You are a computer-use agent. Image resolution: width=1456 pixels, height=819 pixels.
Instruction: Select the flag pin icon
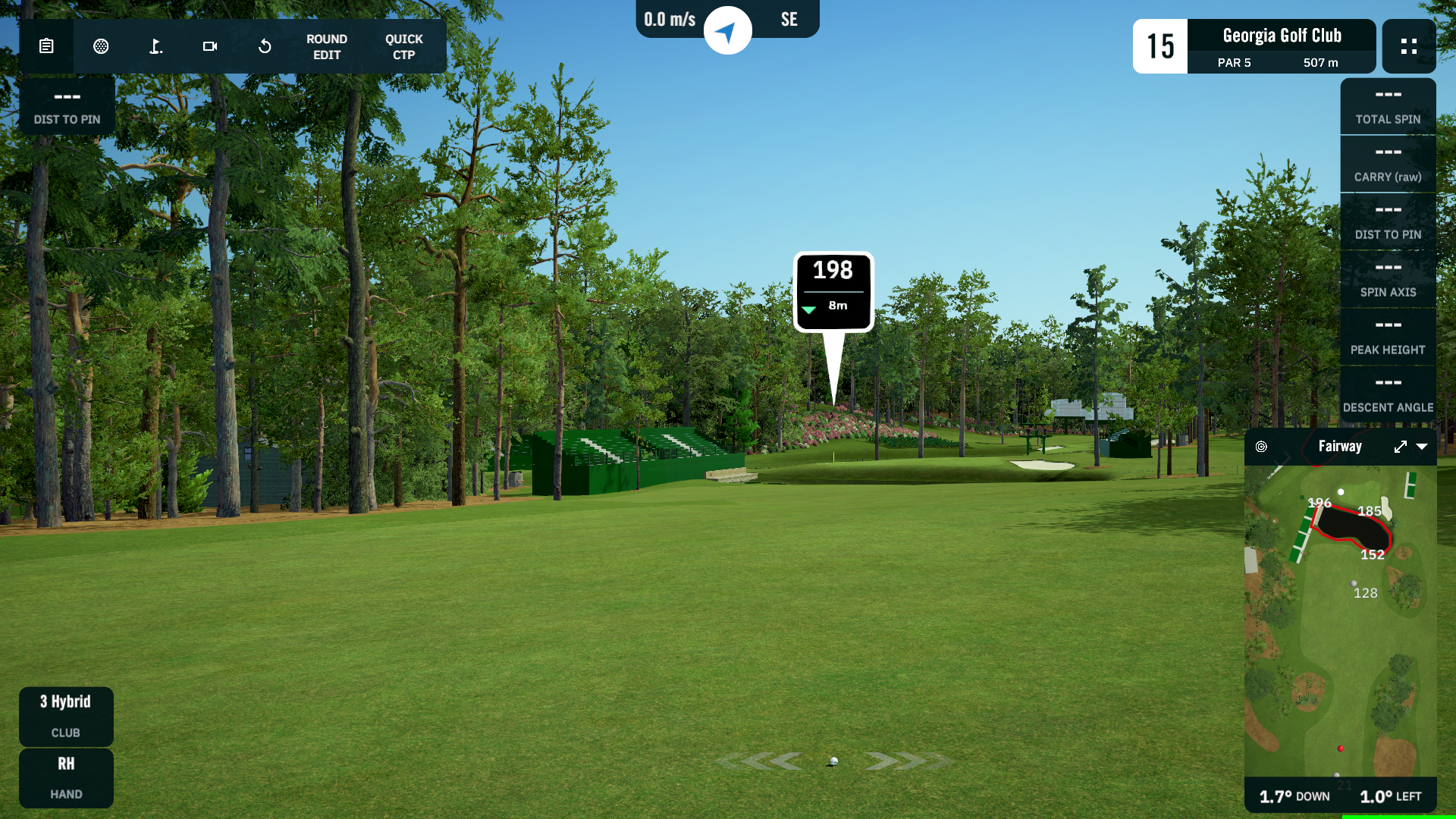click(x=155, y=46)
